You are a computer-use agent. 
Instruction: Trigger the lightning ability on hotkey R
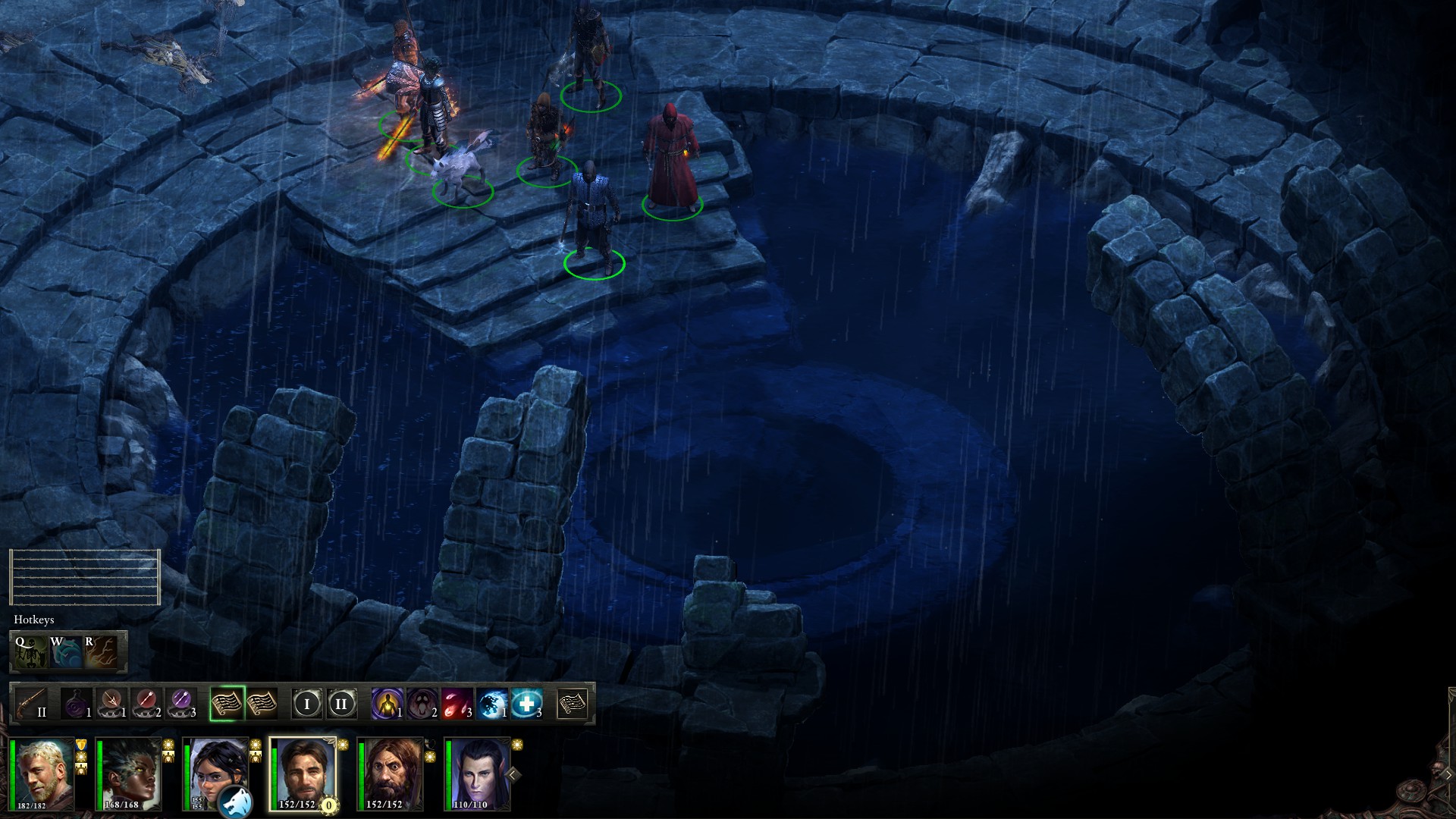point(101,651)
